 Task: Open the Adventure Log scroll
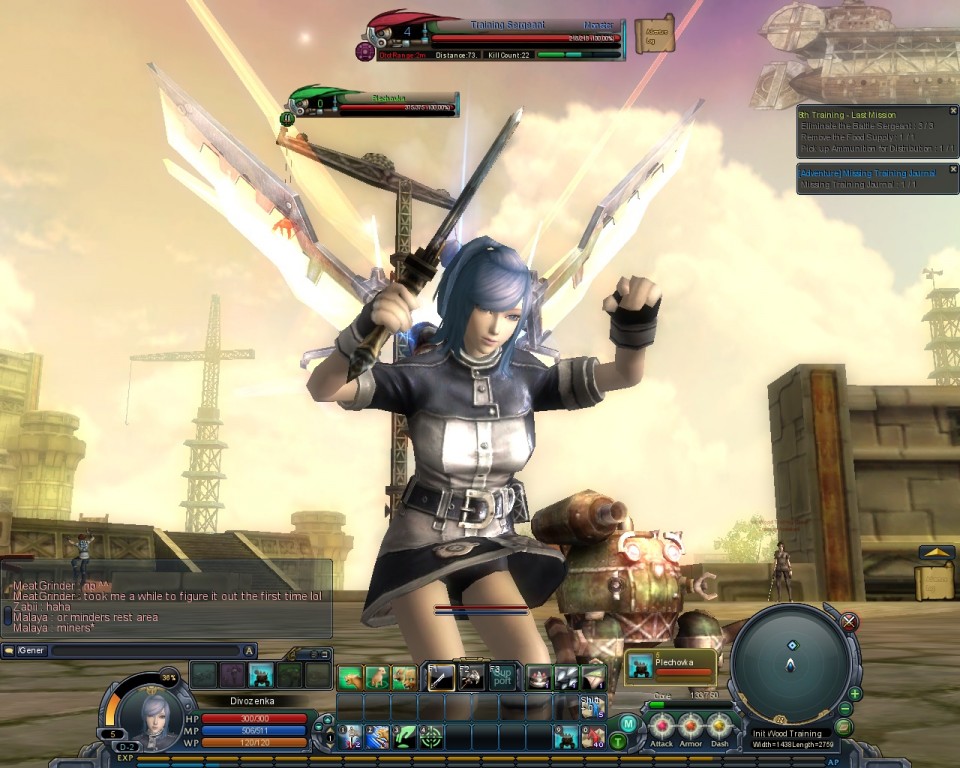[655, 35]
